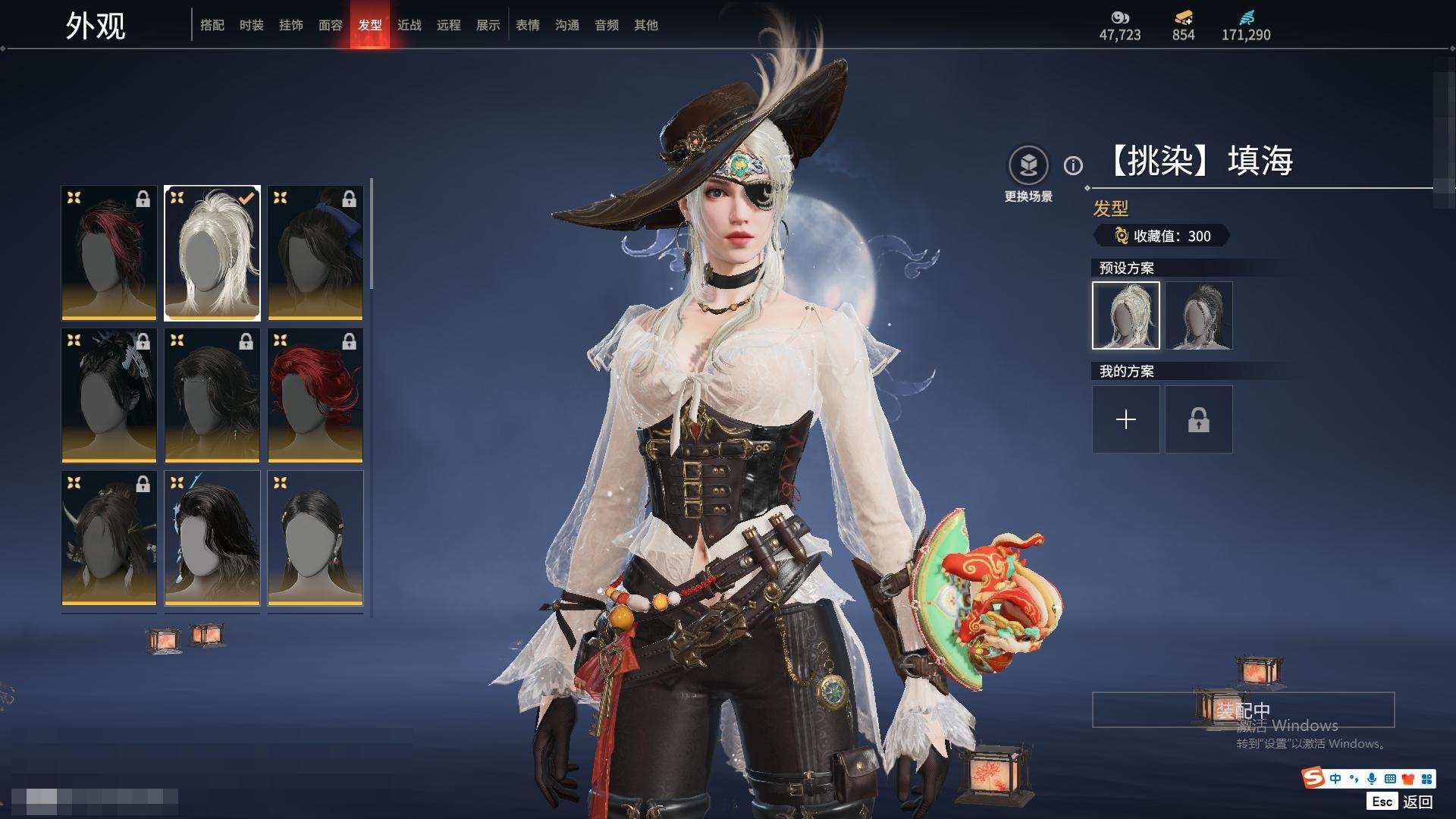Show the 展示 tab
The height and width of the screenshot is (819, 1456).
pos(488,25)
